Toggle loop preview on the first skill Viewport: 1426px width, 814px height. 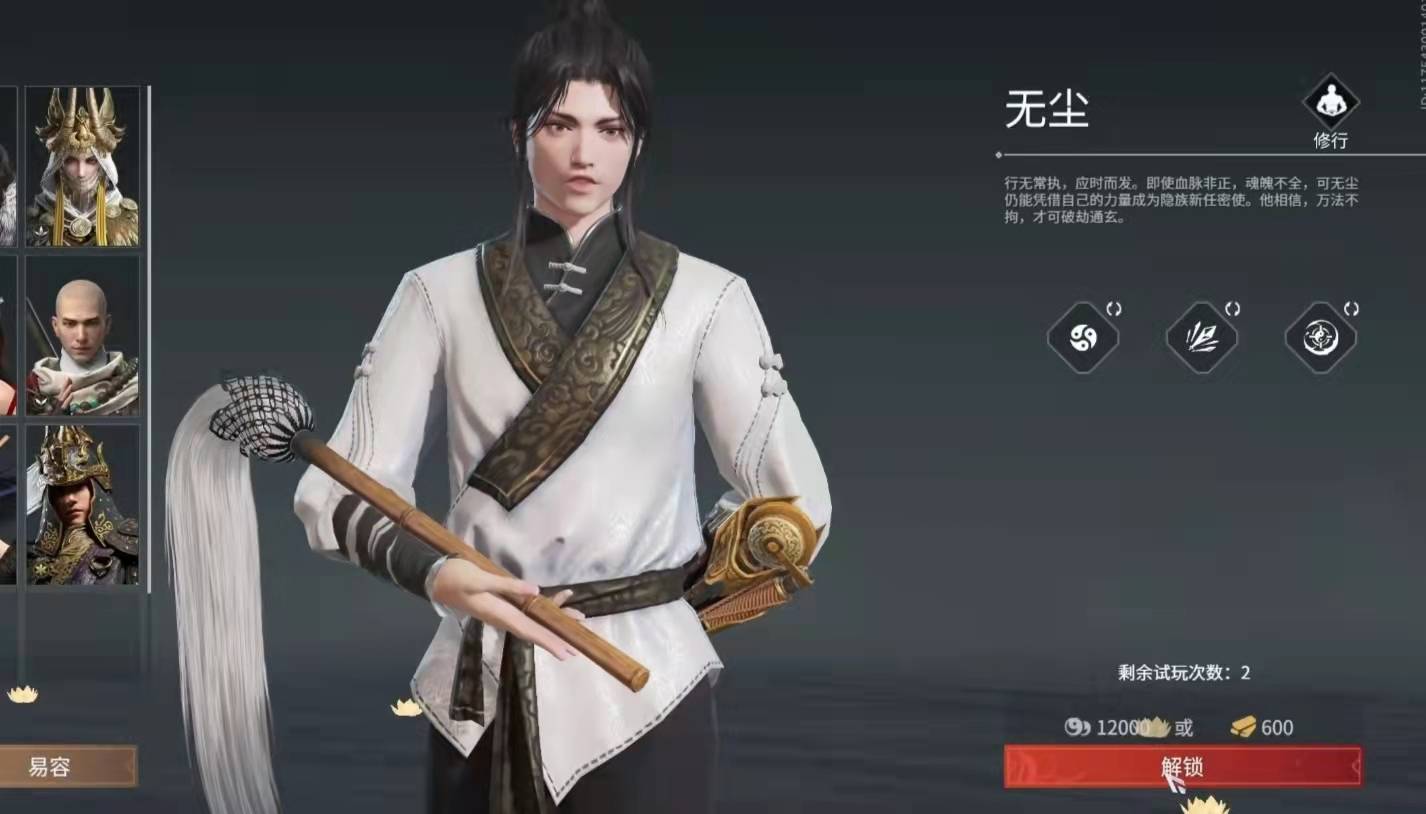(x=1113, y=310)
